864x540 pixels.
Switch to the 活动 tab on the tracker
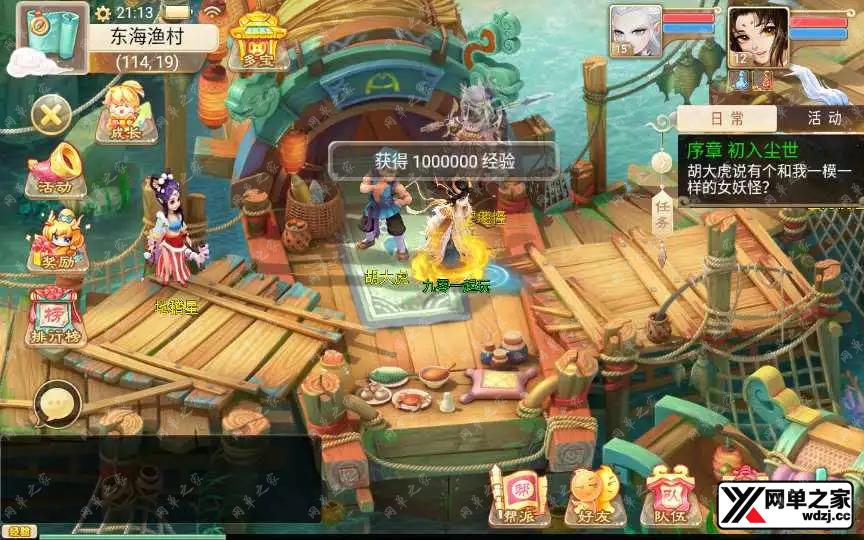pos(824,118)
